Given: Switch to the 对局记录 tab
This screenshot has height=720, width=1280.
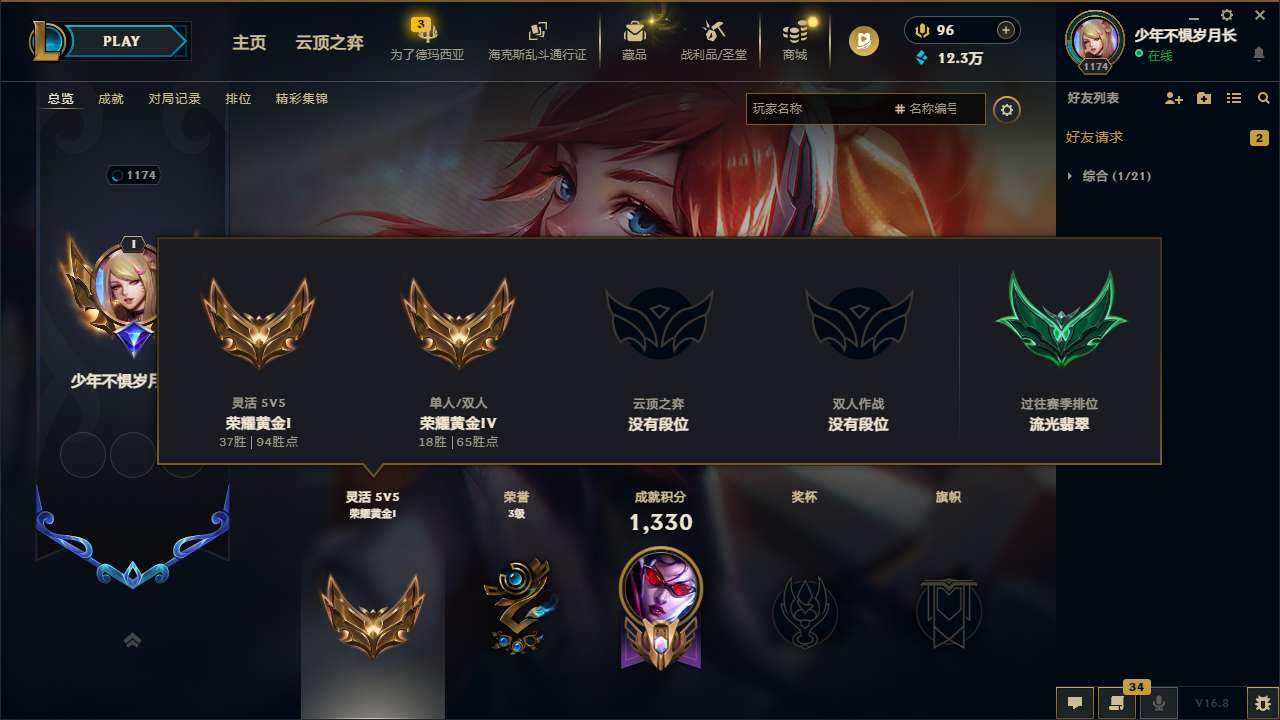Looking at the screenshot, I should [x=175, y=99].
